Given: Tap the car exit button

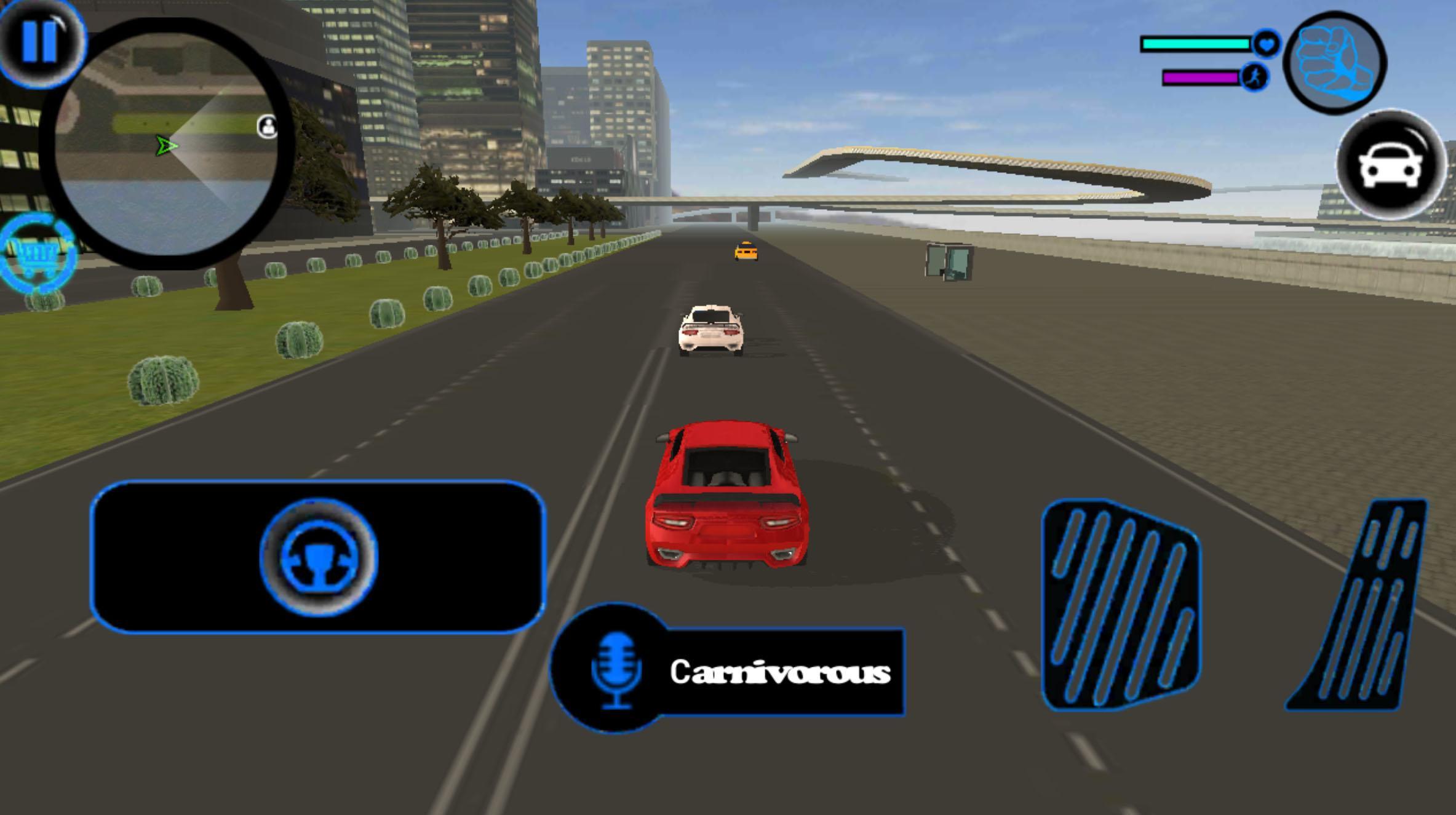Looking at the screenshot, I should tap(1390, 165).
